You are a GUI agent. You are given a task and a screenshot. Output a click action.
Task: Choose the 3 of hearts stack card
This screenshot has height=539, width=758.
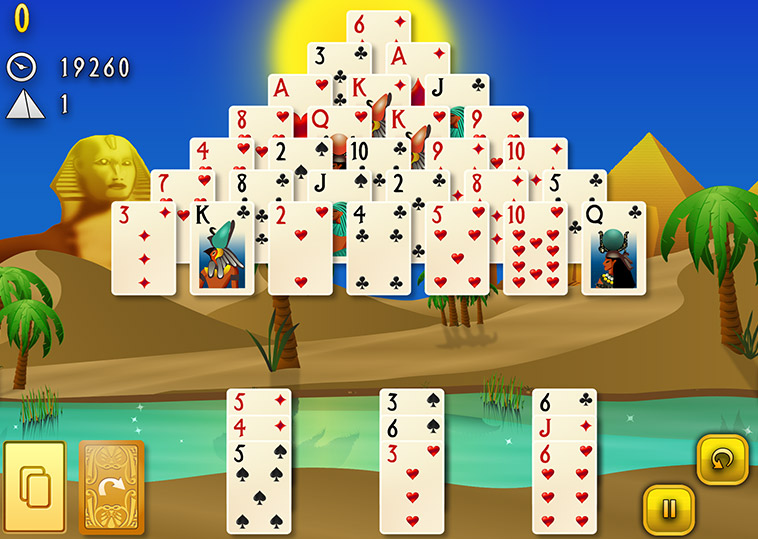tap(411, 490)
